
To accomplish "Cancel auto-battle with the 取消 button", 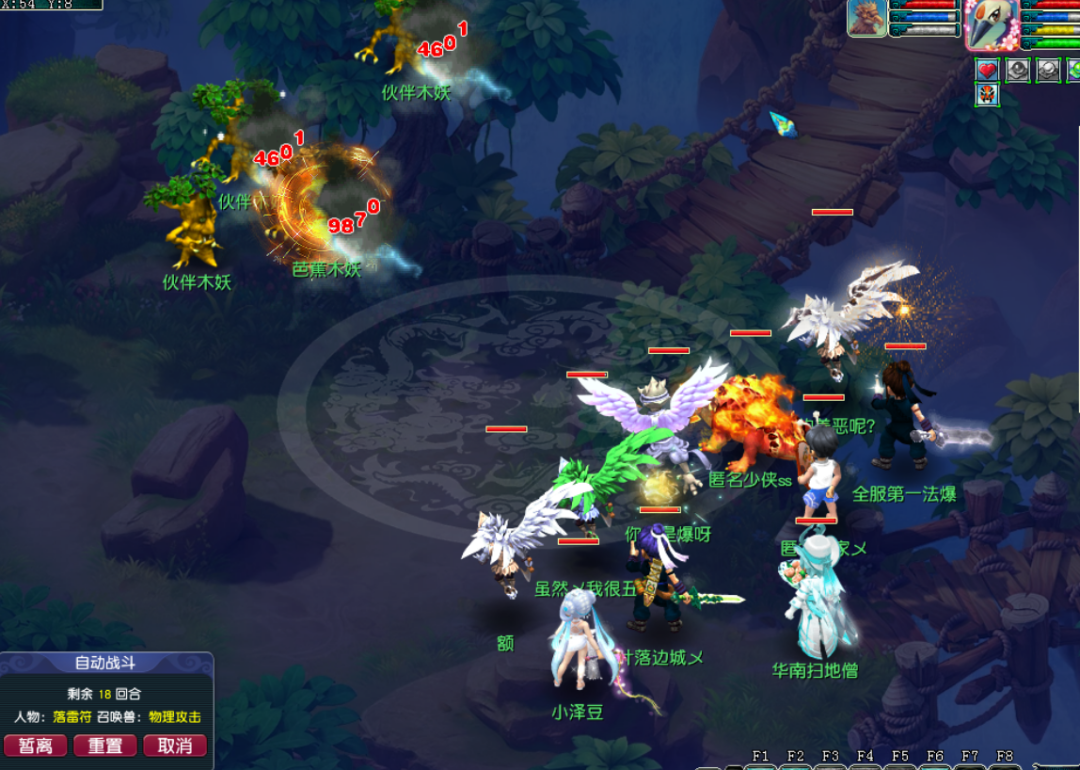I will point(174,745).
